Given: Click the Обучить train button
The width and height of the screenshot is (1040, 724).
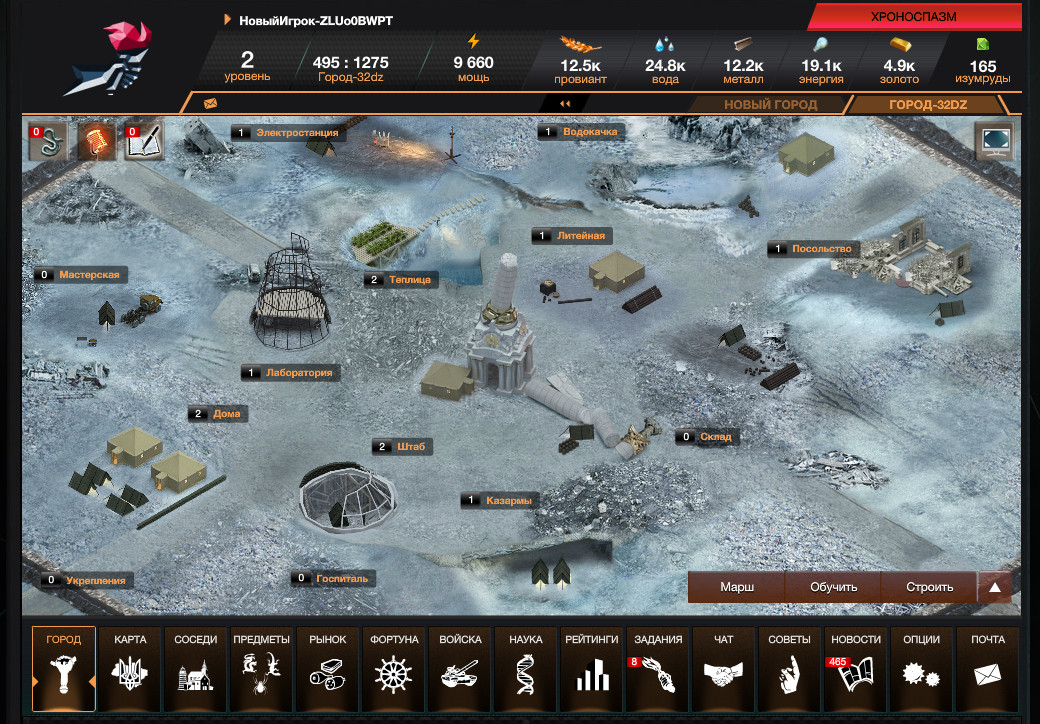Looking at the screenshot, I should [x=833, y=587].
